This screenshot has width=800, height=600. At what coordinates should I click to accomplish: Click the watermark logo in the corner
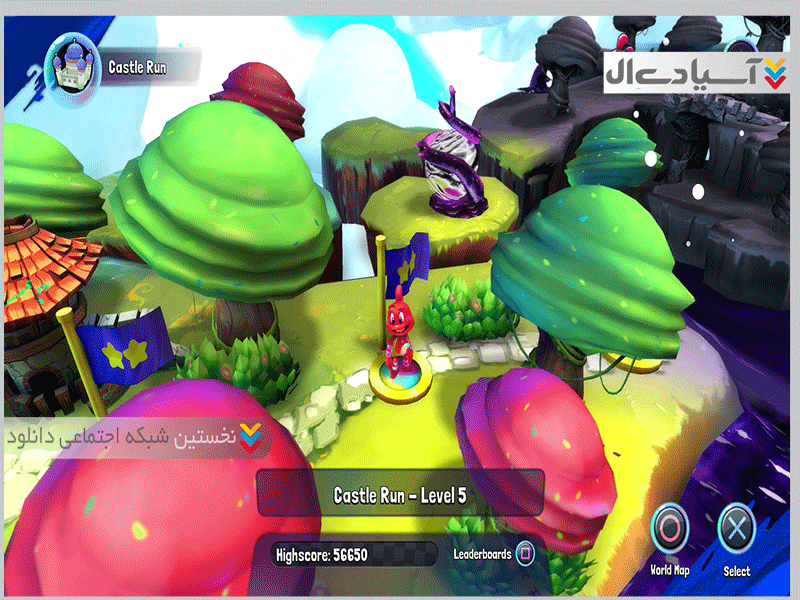(689, 74)
